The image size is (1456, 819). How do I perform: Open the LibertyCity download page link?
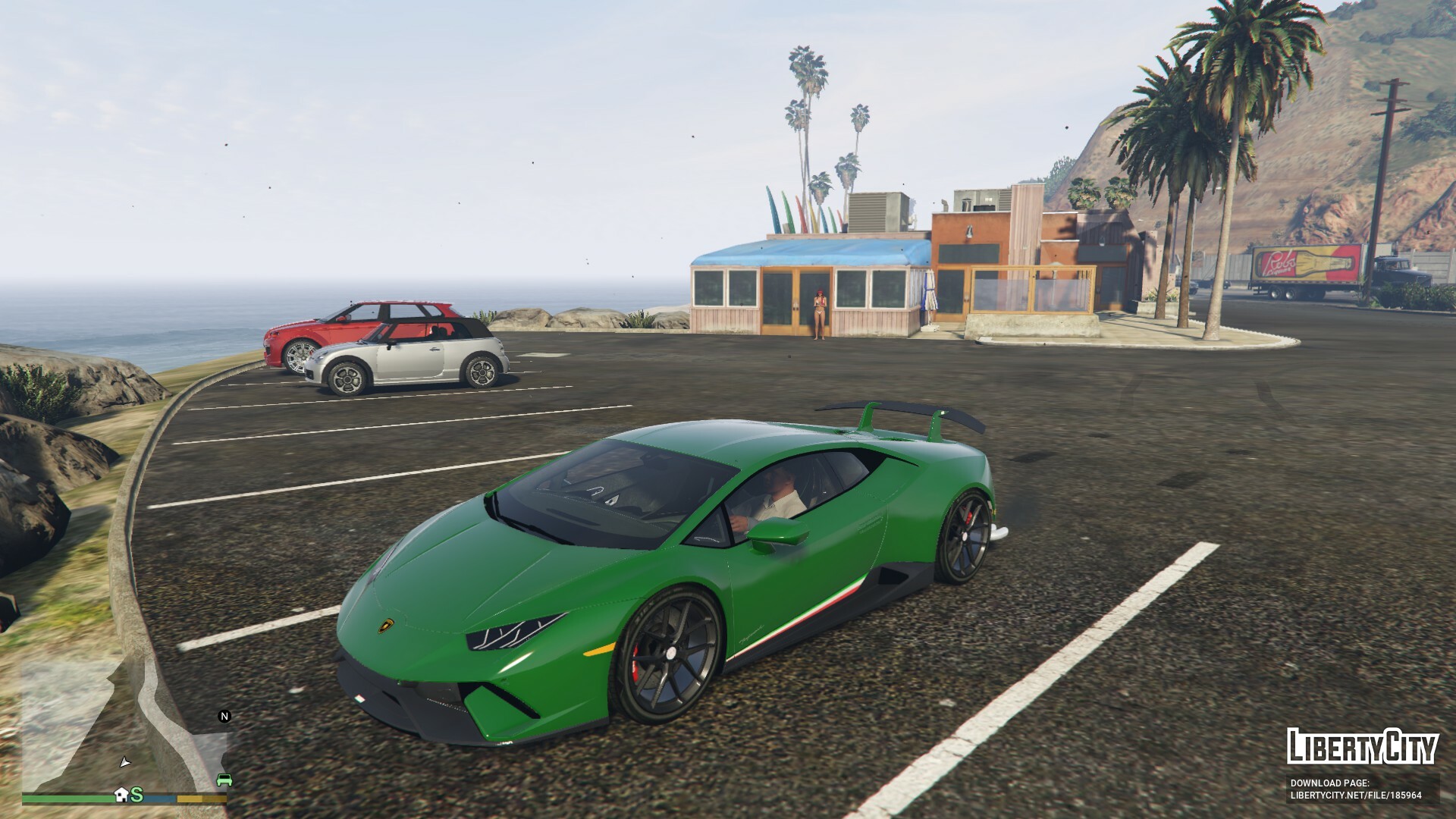point(1356,789)
